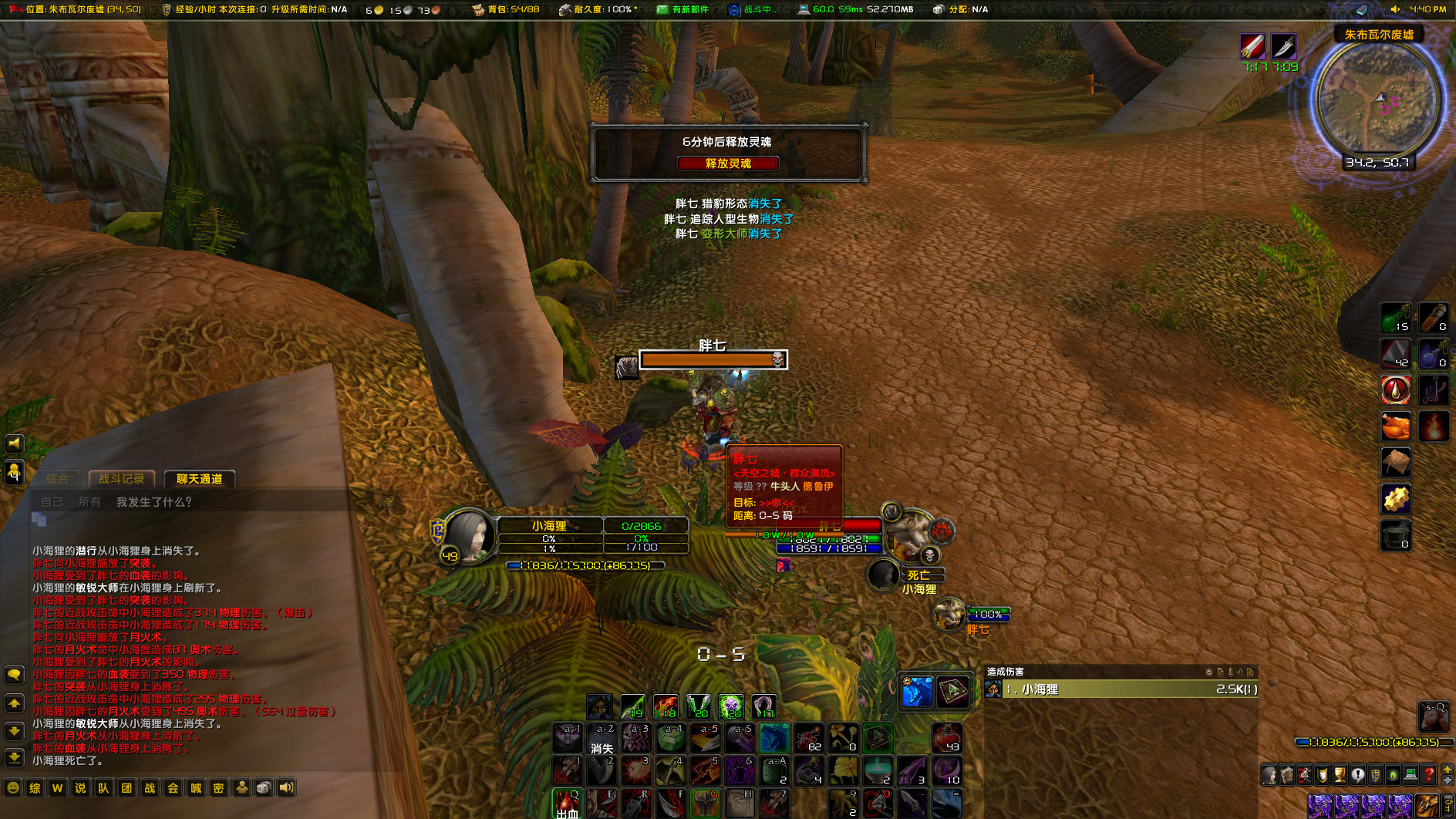The height and width of the screenshot is (819, 1456).
Task: Switch to the 战斗记录 tab
Action: tap(122, 478)
